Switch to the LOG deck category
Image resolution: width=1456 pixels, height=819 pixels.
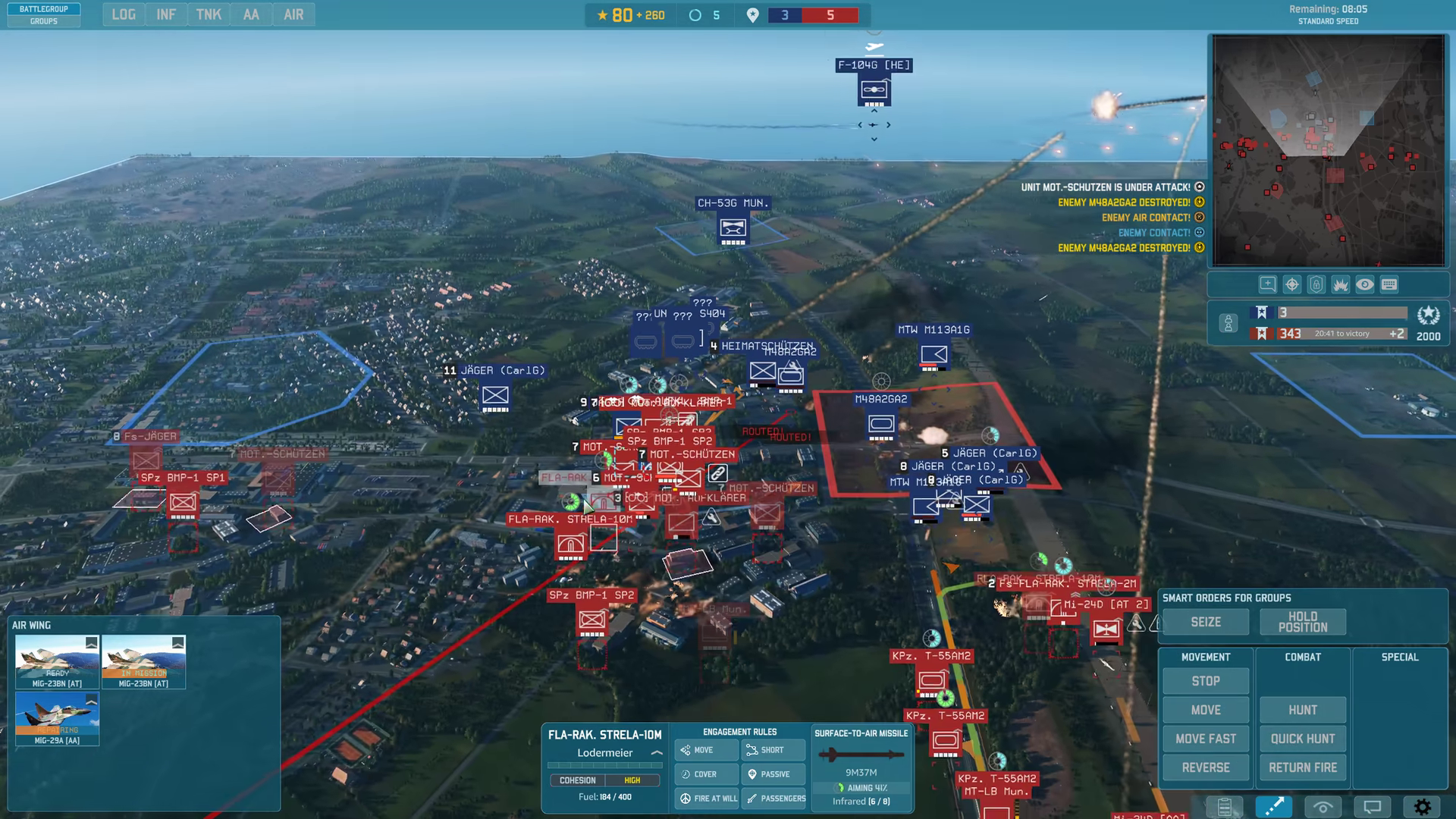coord(124,14)
